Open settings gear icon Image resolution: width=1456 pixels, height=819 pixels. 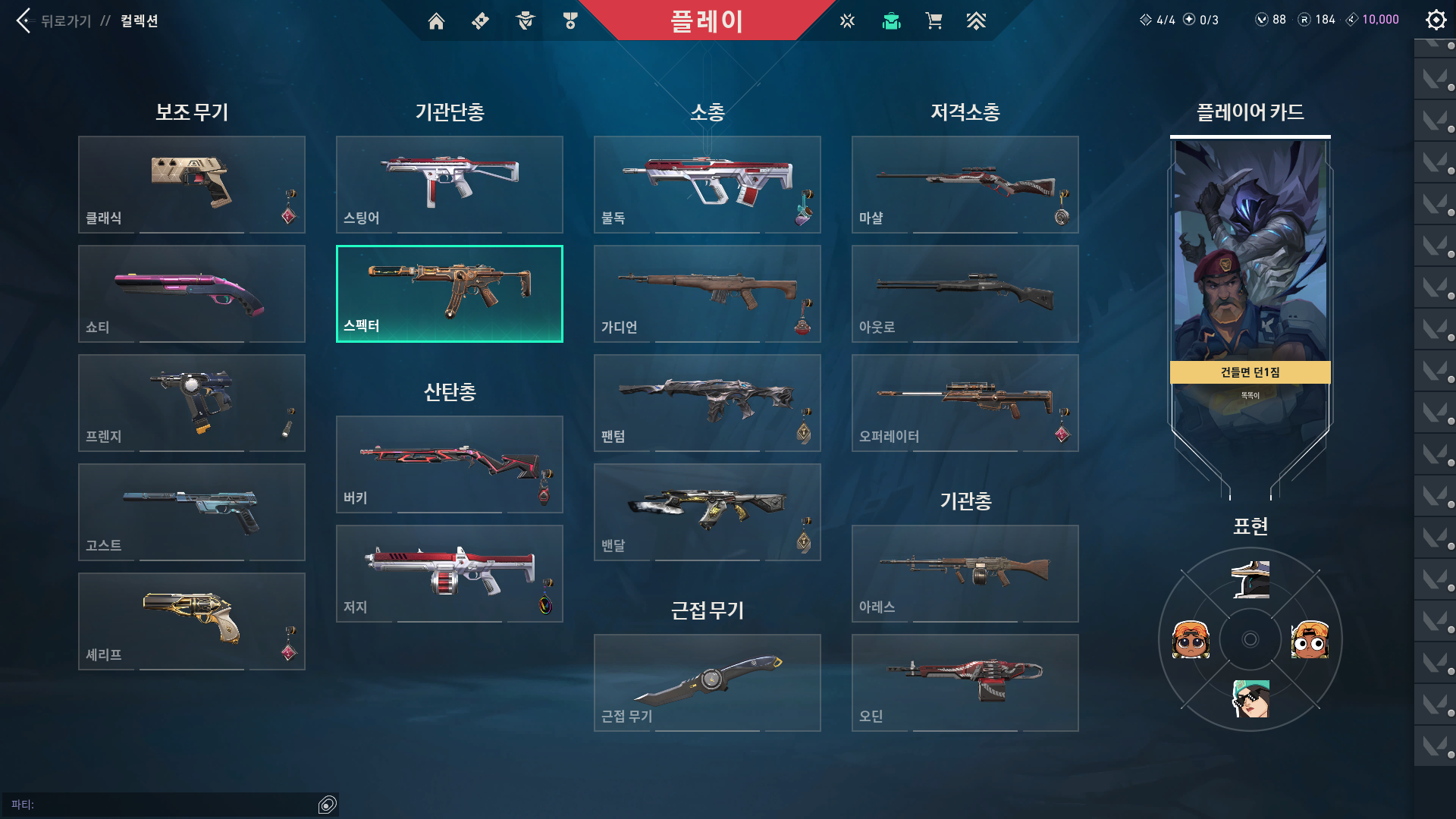coord(1436,20)
